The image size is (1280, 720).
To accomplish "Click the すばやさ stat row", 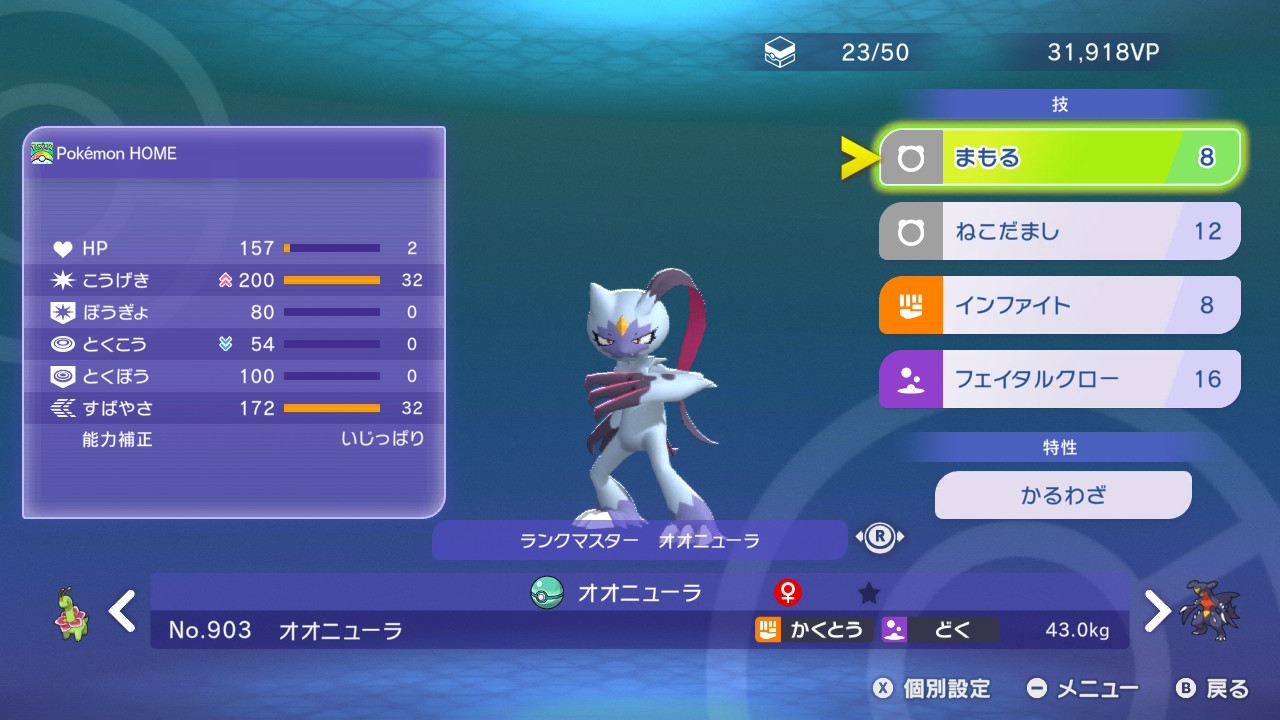I will click(236, 408).
